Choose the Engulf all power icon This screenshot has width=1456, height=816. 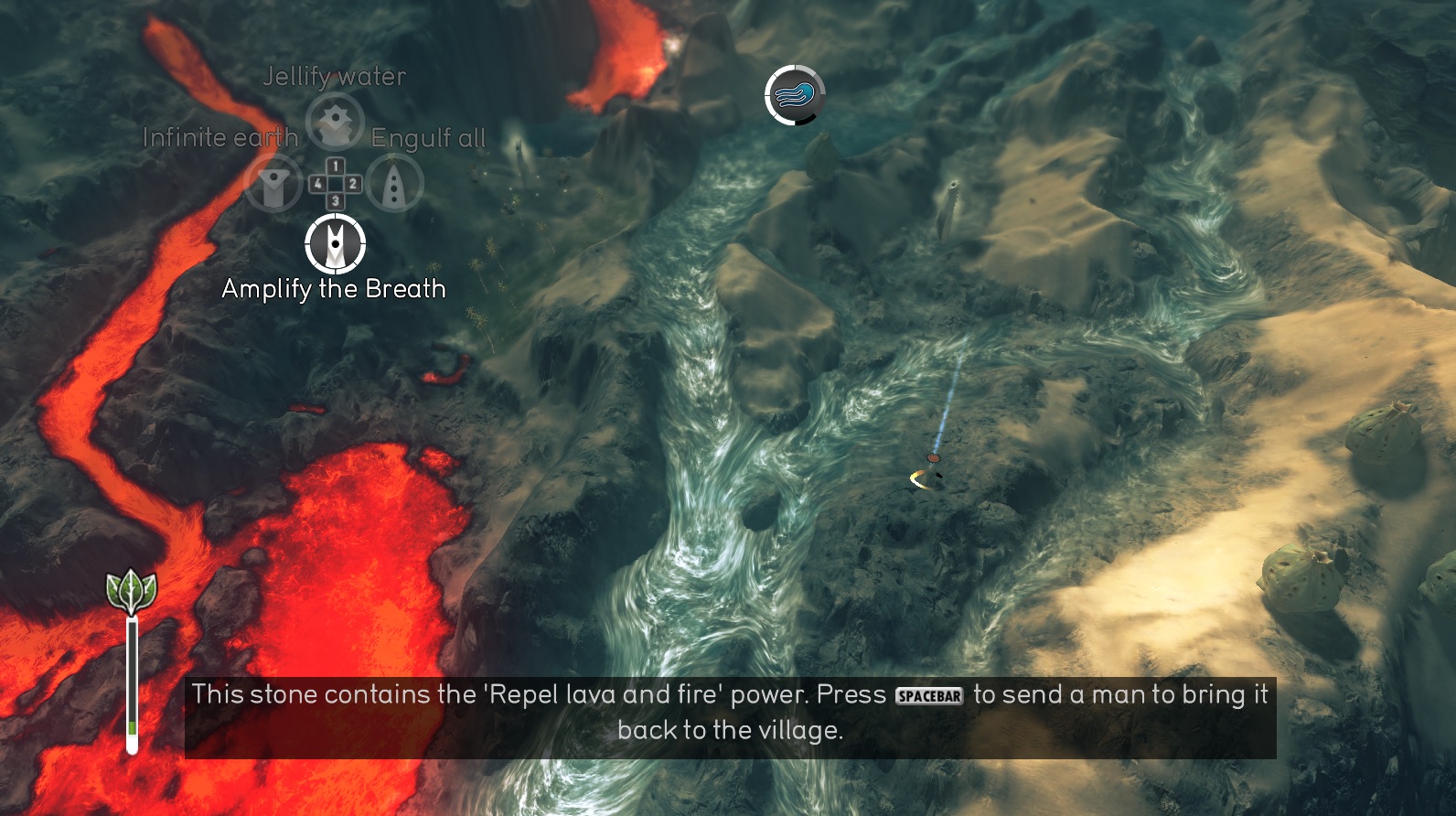[x=395, y=183]
